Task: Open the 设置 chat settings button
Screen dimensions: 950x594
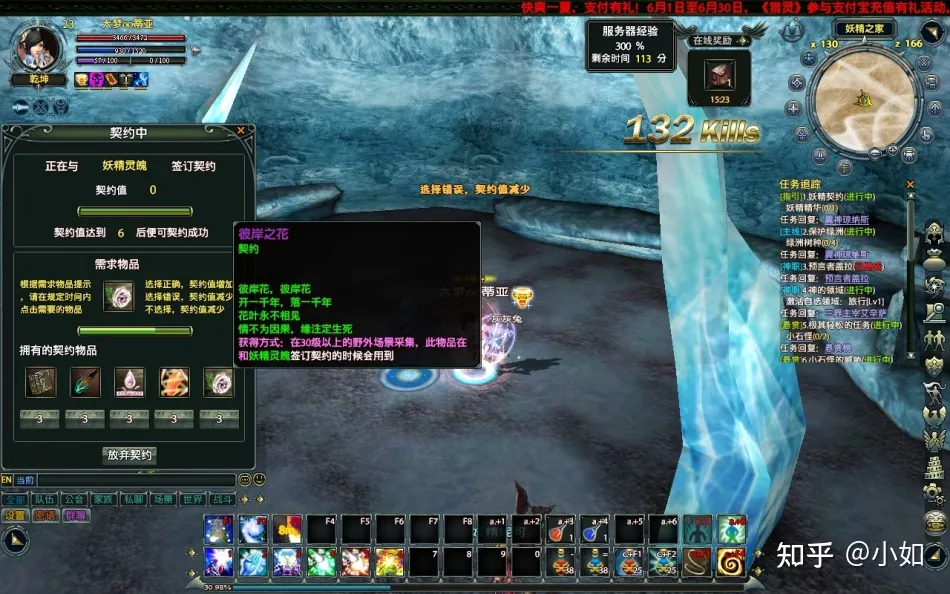Action: tap(14, 516)
